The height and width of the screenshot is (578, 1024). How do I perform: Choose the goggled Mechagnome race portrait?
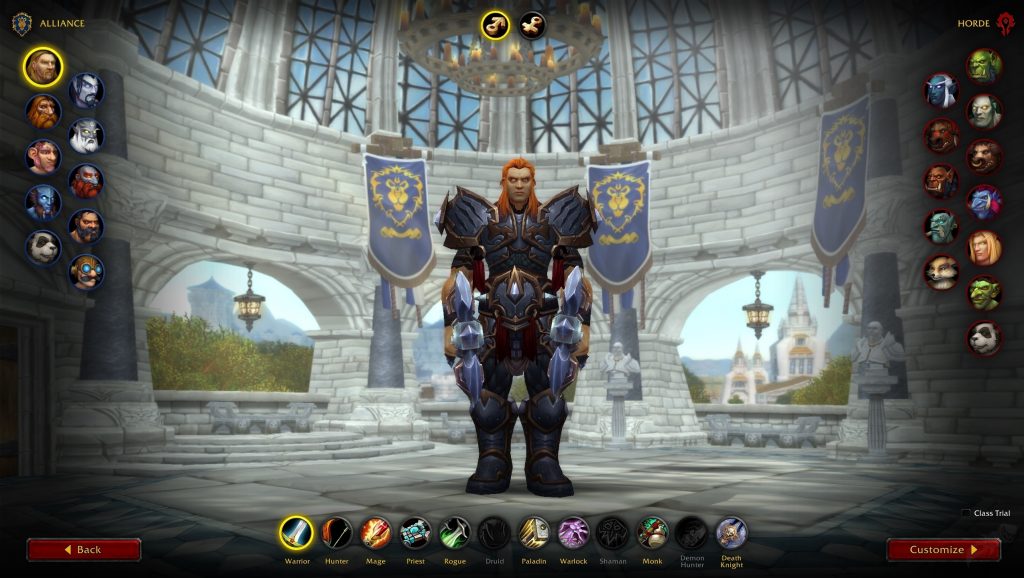coord(86,272)
